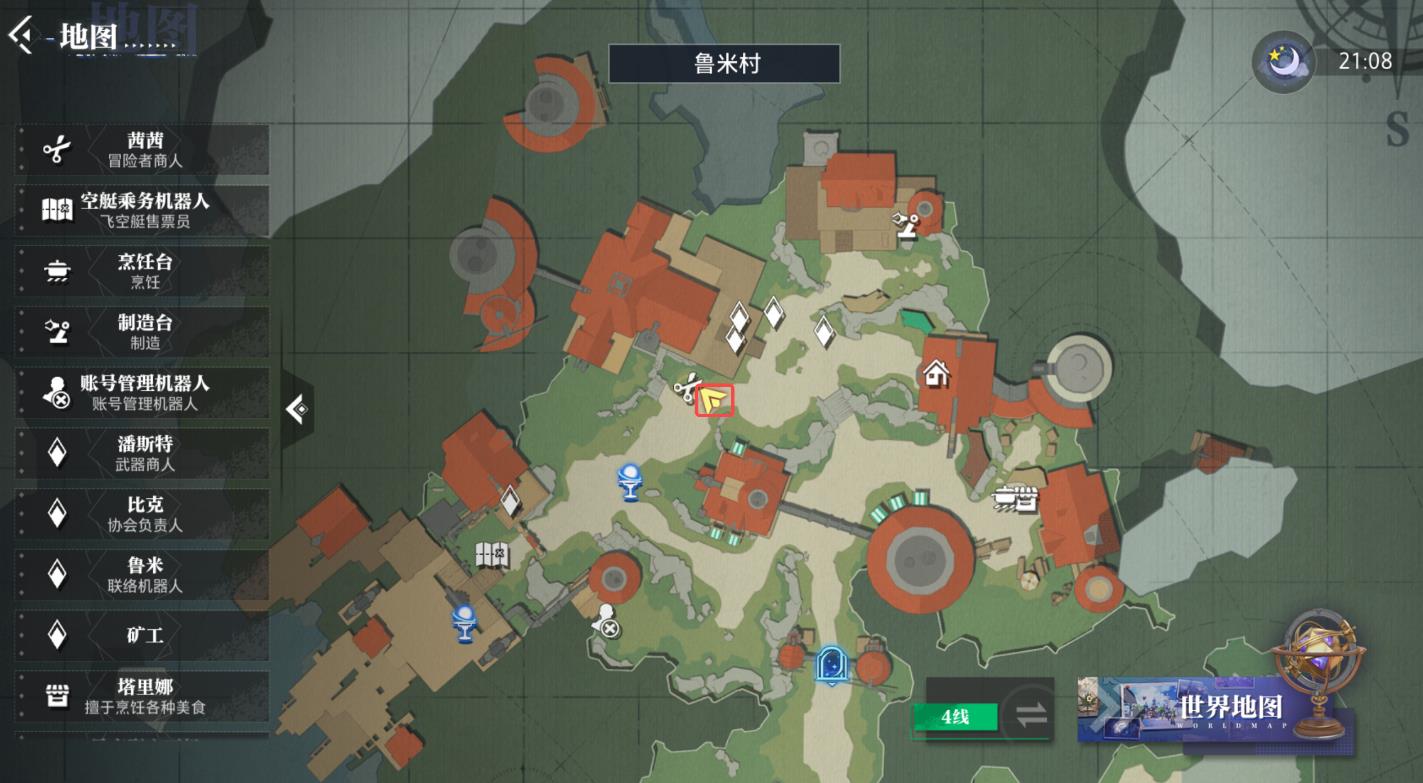
Task: Choose the 制造台 crafting entry
Action: [x=143, y=331]
